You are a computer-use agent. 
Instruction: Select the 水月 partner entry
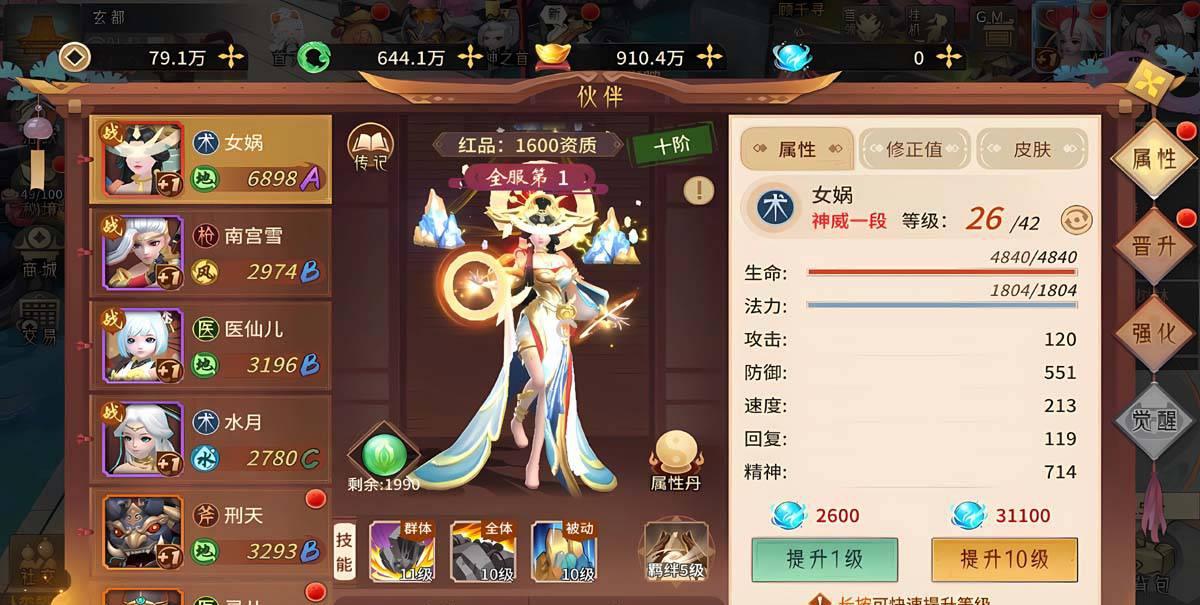pyautogui.click(x=210, y=438)
